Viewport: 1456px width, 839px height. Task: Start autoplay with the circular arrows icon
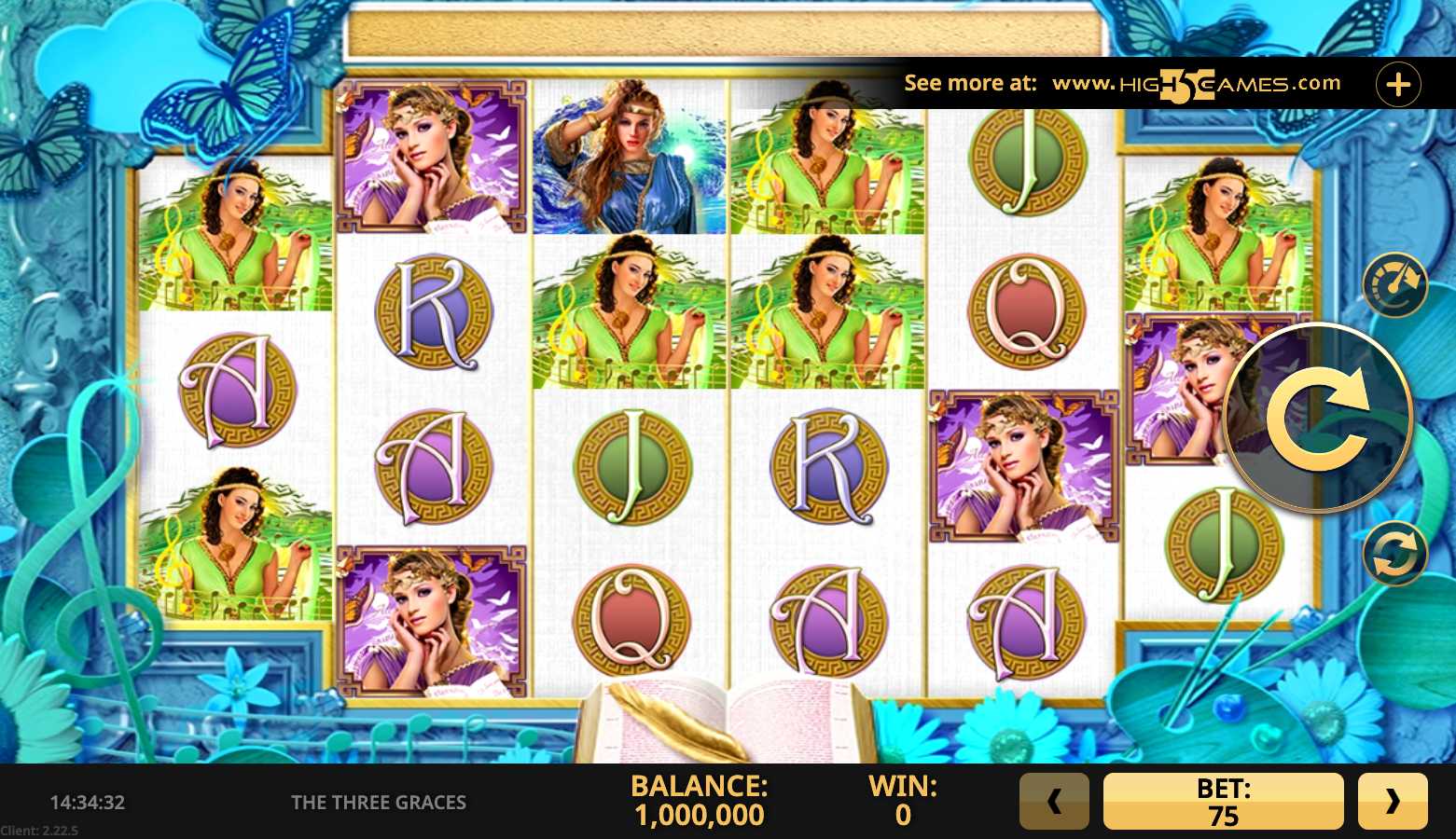point(1395,554)
